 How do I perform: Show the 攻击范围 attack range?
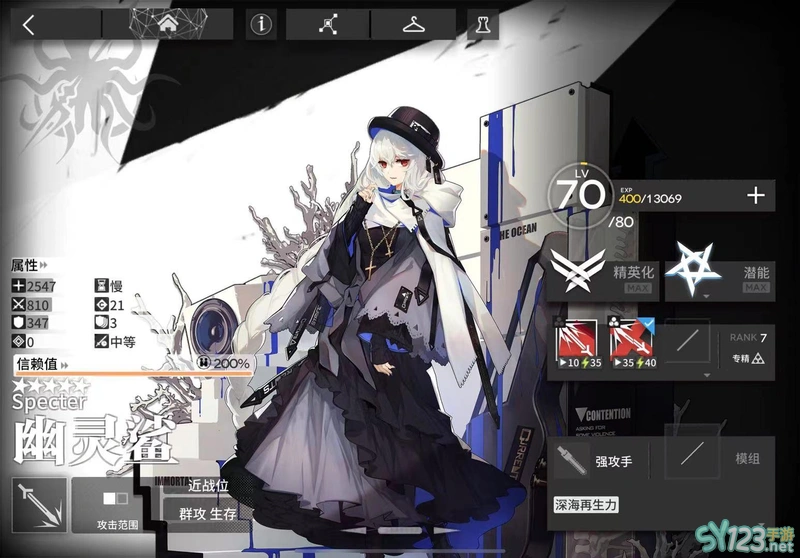pos(117,505)
